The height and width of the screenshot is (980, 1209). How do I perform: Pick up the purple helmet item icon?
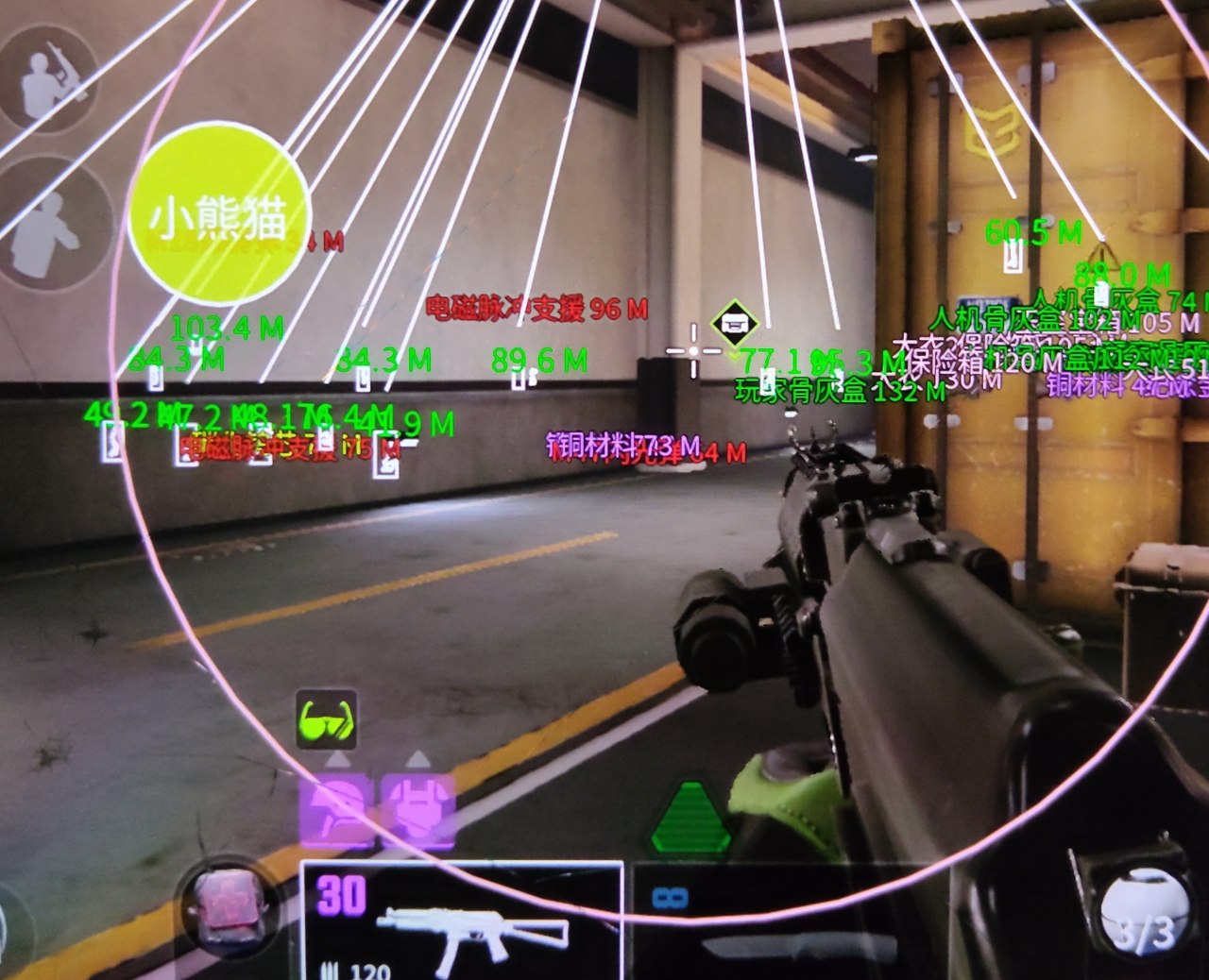coord(338,810)
